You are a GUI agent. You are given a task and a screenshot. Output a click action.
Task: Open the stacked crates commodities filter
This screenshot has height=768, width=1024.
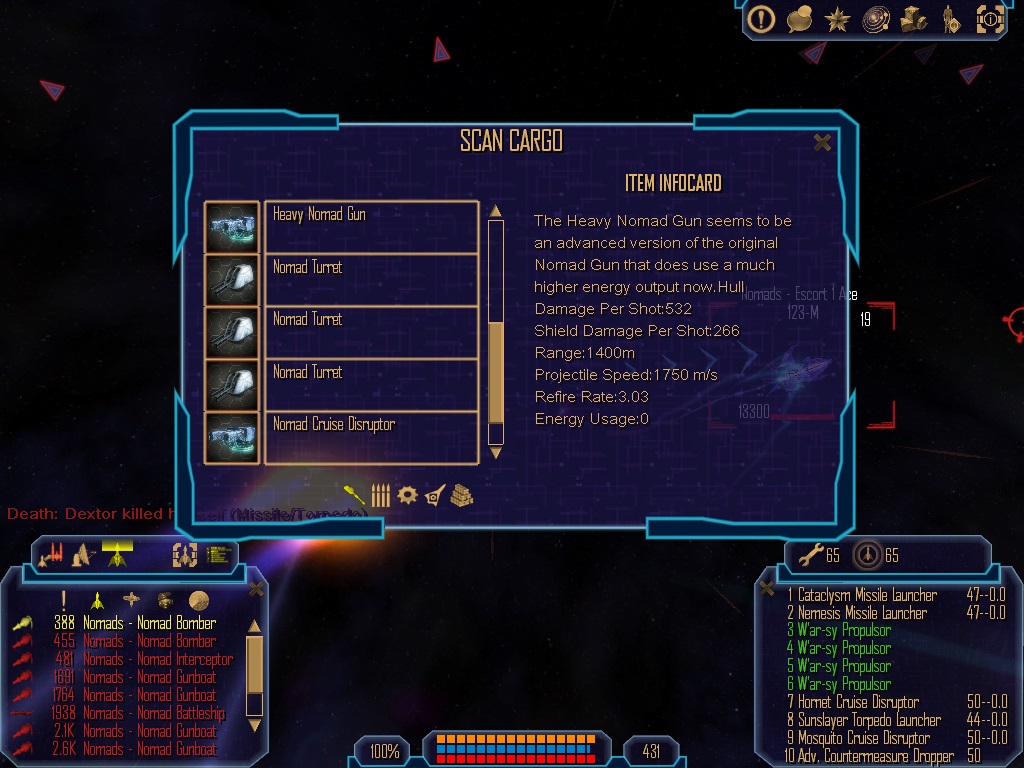[x=461, y=495]
